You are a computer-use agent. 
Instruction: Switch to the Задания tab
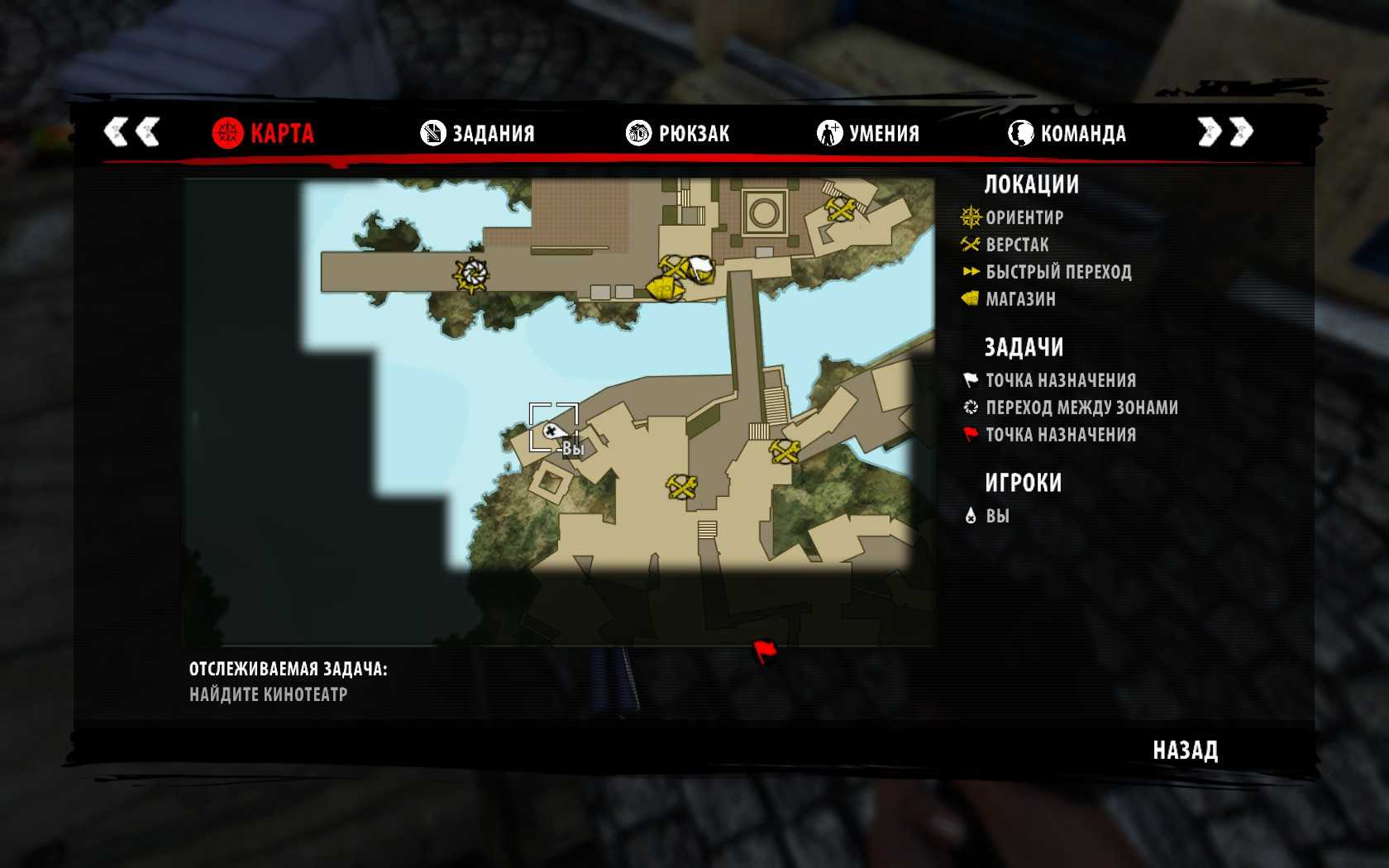(478, 133)
